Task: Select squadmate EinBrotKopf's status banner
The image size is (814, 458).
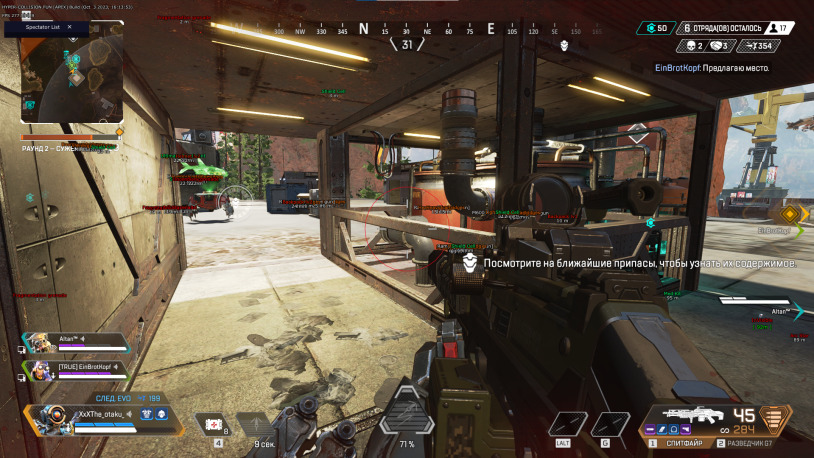Action: [78, 369]
